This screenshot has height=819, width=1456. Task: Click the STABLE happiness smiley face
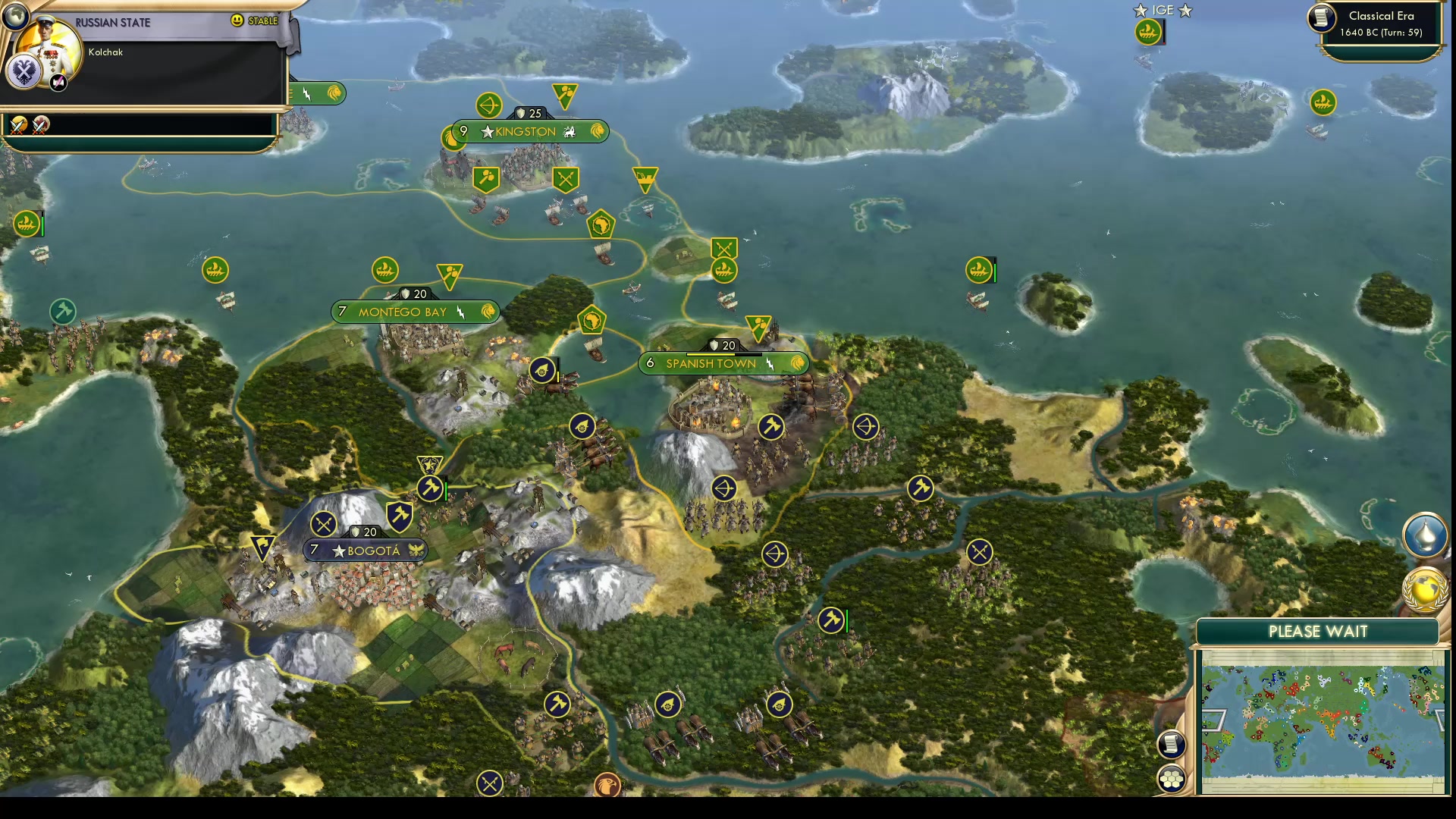tap(238, 20)
